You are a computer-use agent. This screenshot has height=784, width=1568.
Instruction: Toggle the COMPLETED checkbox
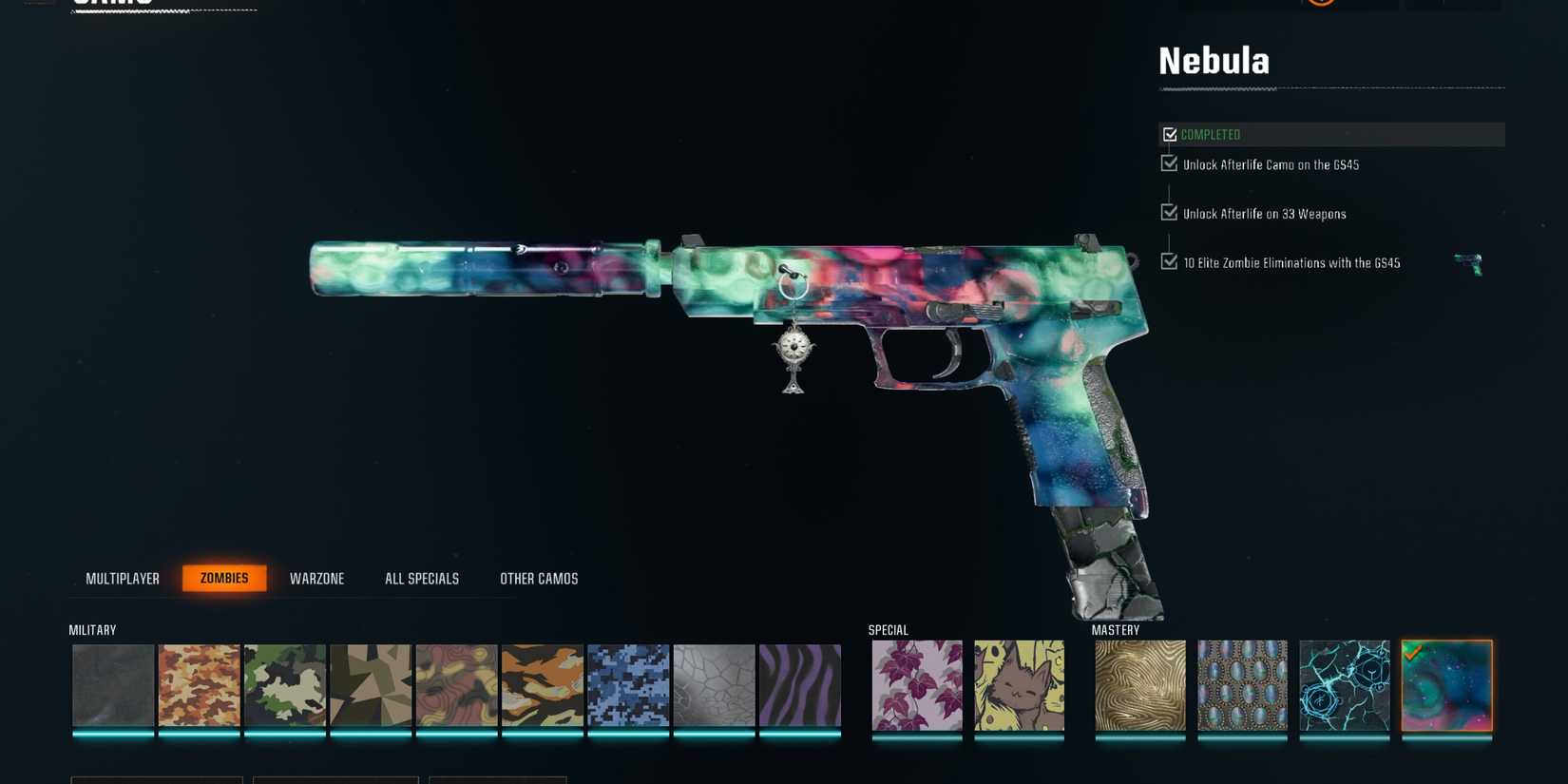1170,134
